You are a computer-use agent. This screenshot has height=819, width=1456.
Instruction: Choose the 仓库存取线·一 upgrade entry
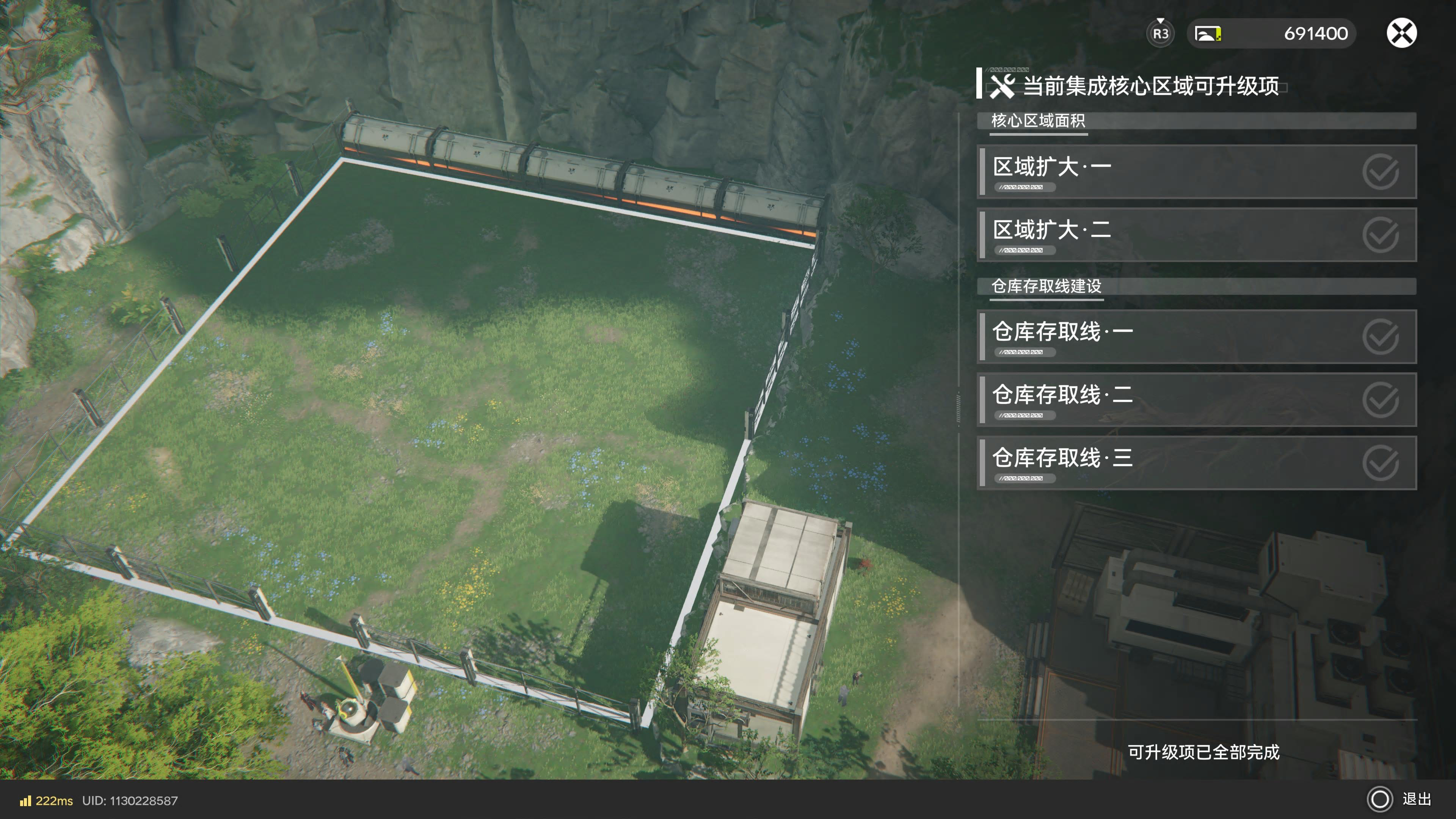(1196, 336)
